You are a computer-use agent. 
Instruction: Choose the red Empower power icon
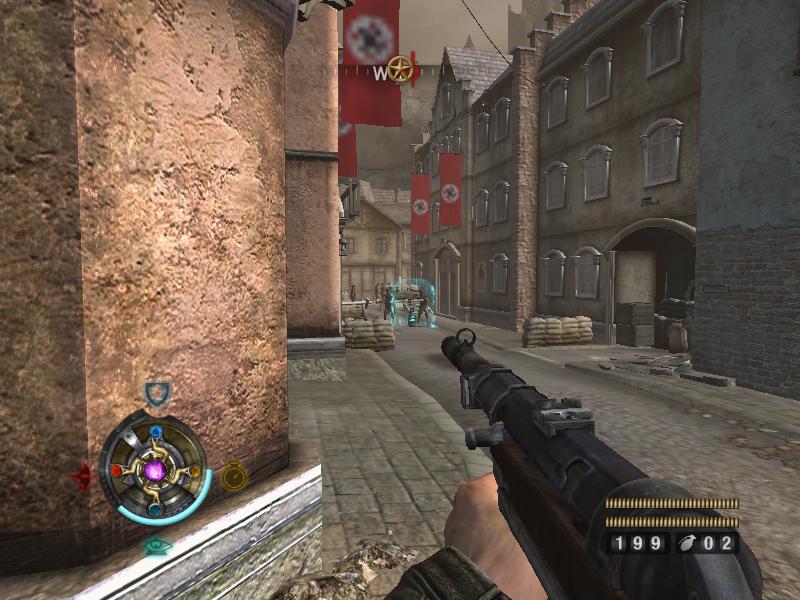(x=85, y=474)
